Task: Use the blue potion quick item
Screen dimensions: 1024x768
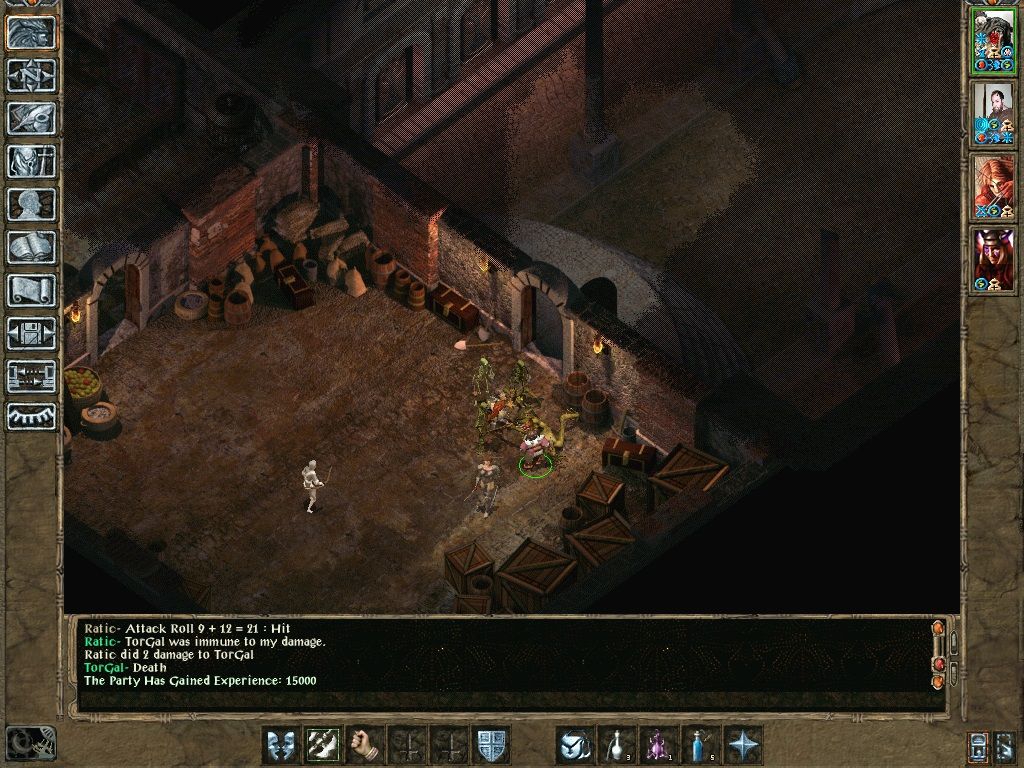Action: coord(701,745)
